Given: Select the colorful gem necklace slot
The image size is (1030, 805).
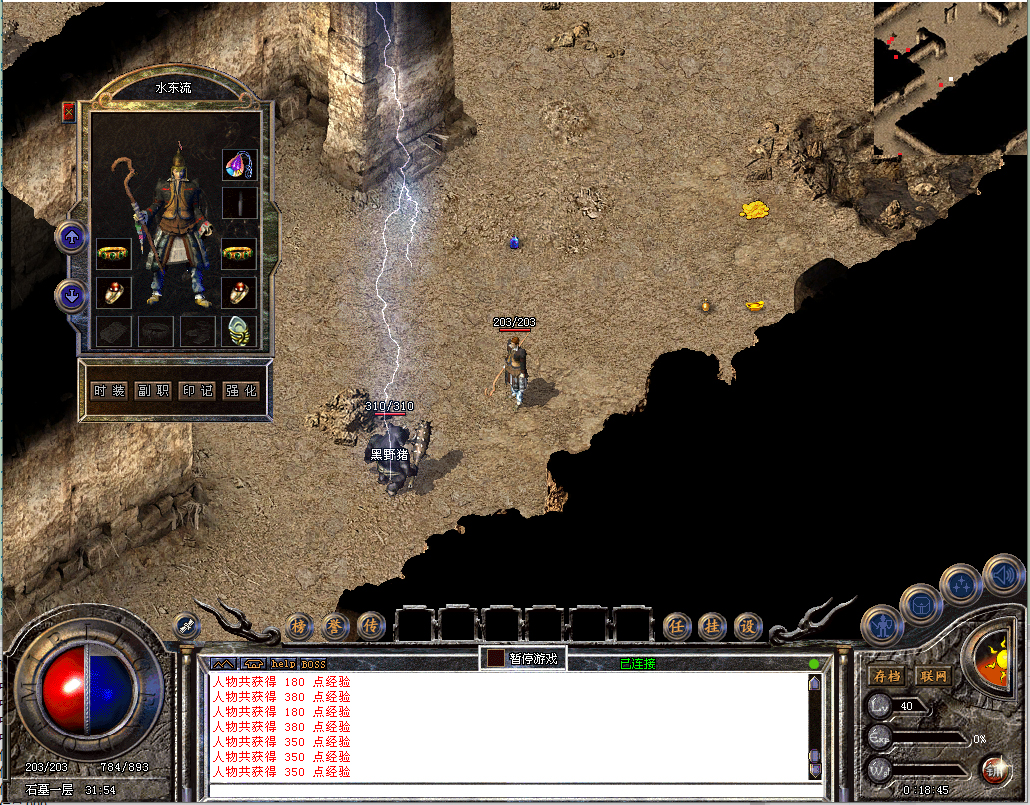Looking at the screenshot, I should click(239, 165).
